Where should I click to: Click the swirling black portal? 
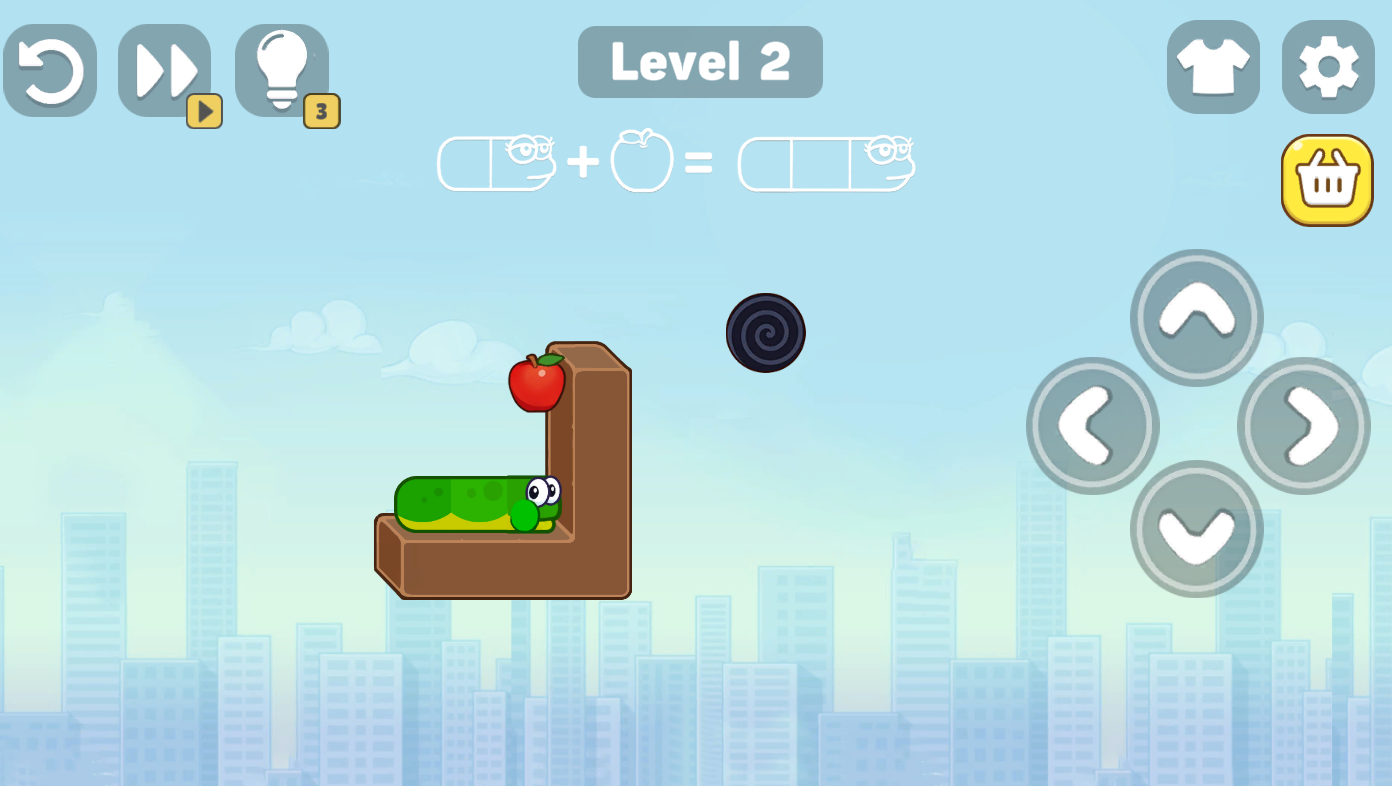pyautogui.click(x=766, y=331)
